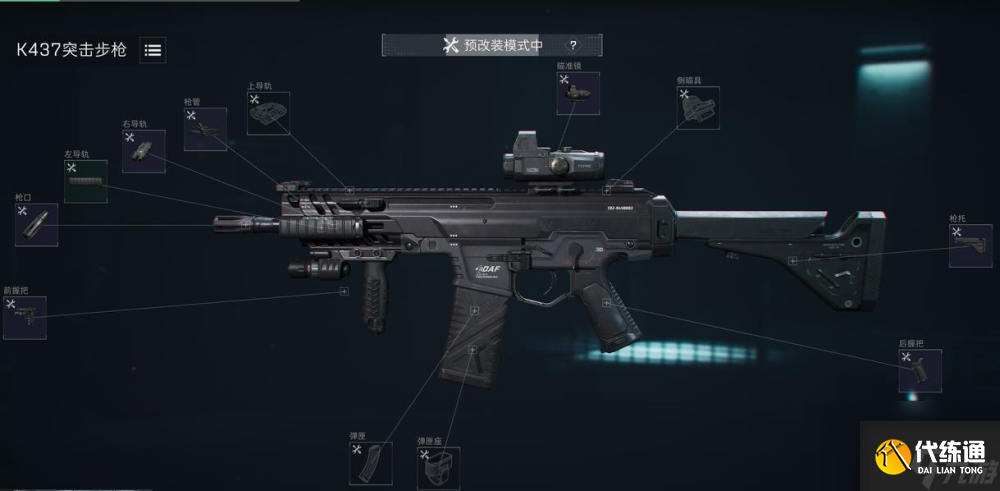Open the 枪托 stock slot

(x=970, y=245)
